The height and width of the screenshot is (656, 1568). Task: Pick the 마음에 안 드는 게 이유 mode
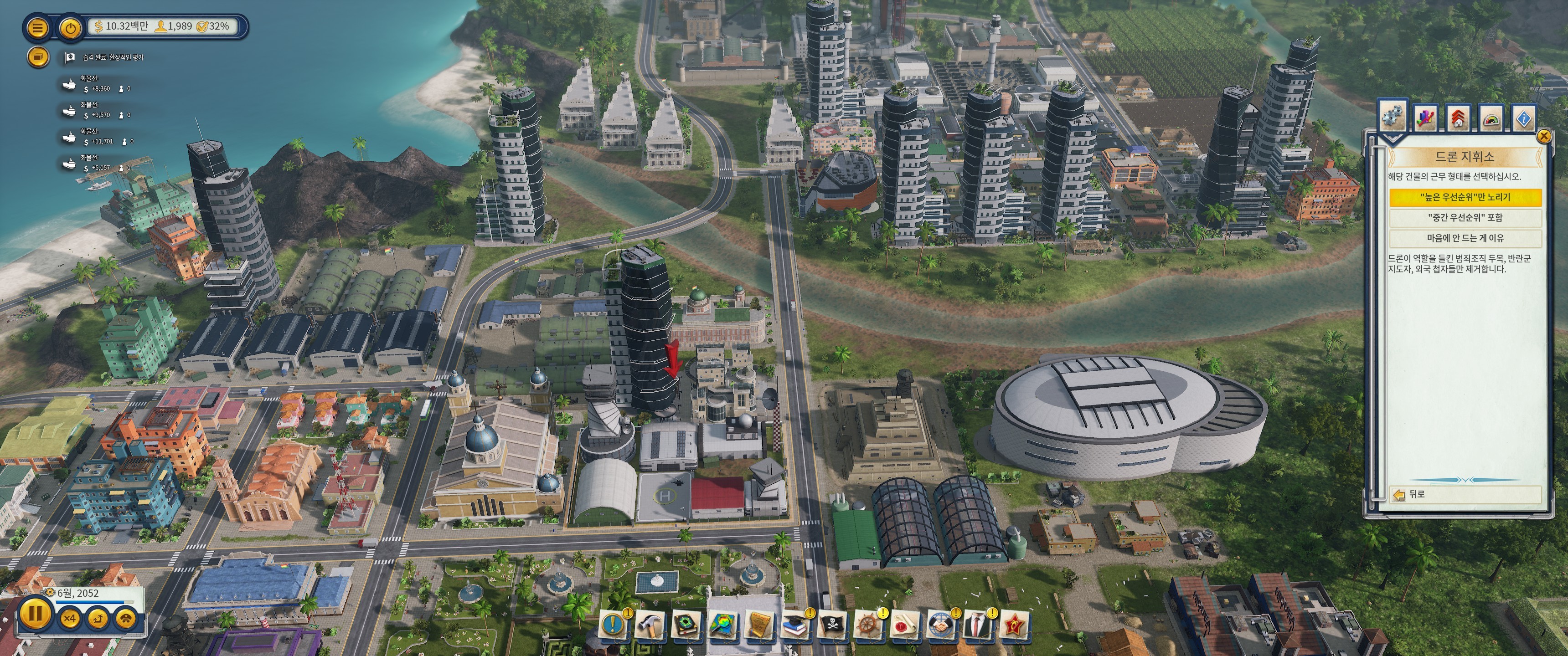click(1465, 238)
